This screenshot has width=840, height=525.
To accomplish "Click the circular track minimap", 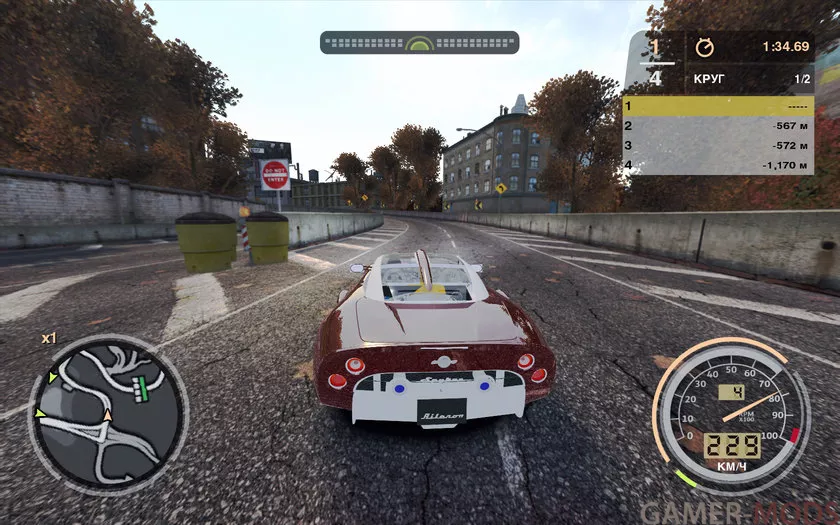I will coord(108,414).
